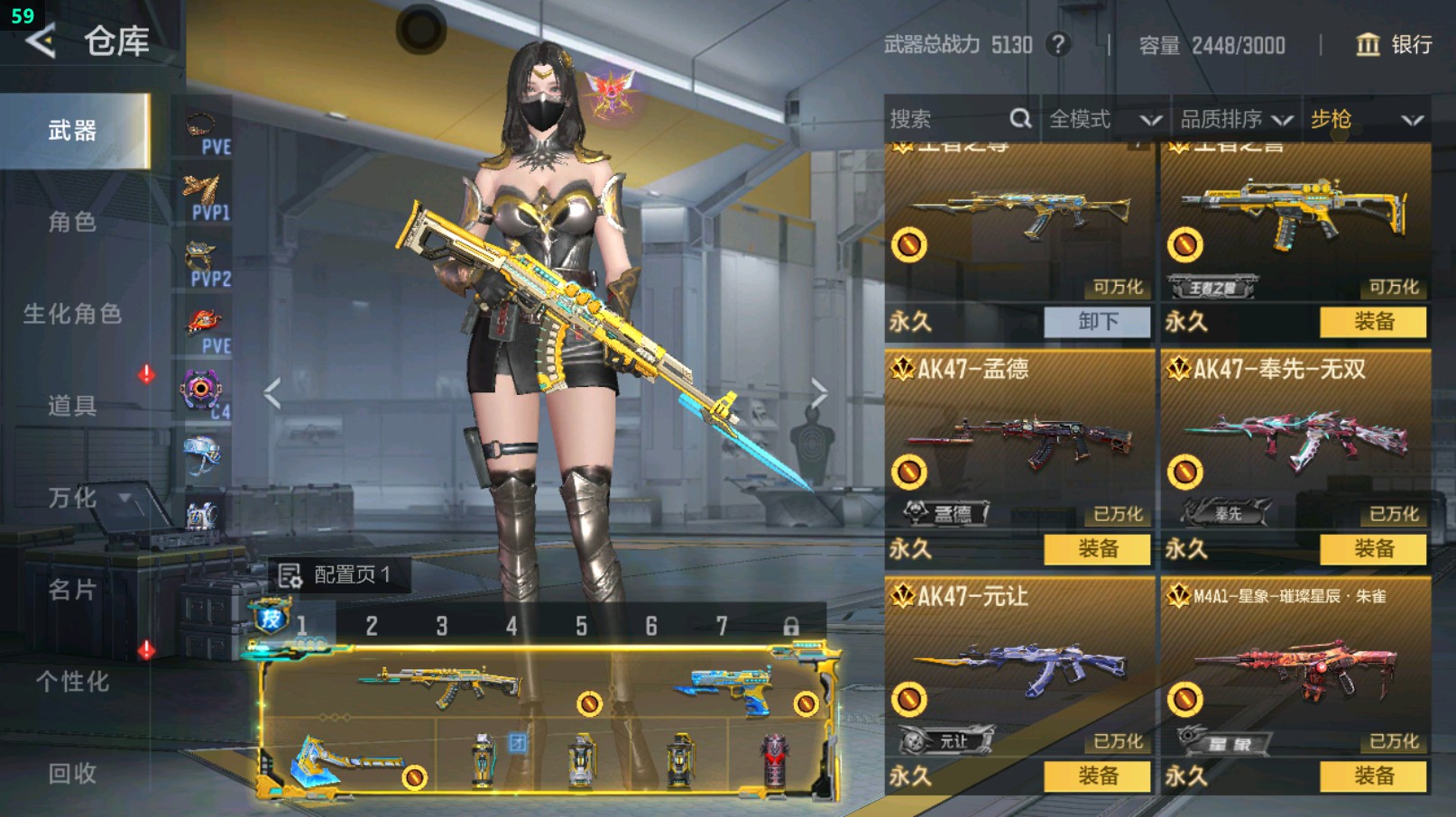Image resolution: width=1456 pixels, height=817 pixels.
Task: Open the 银行 bank
Action: [x=1394, y=44]
